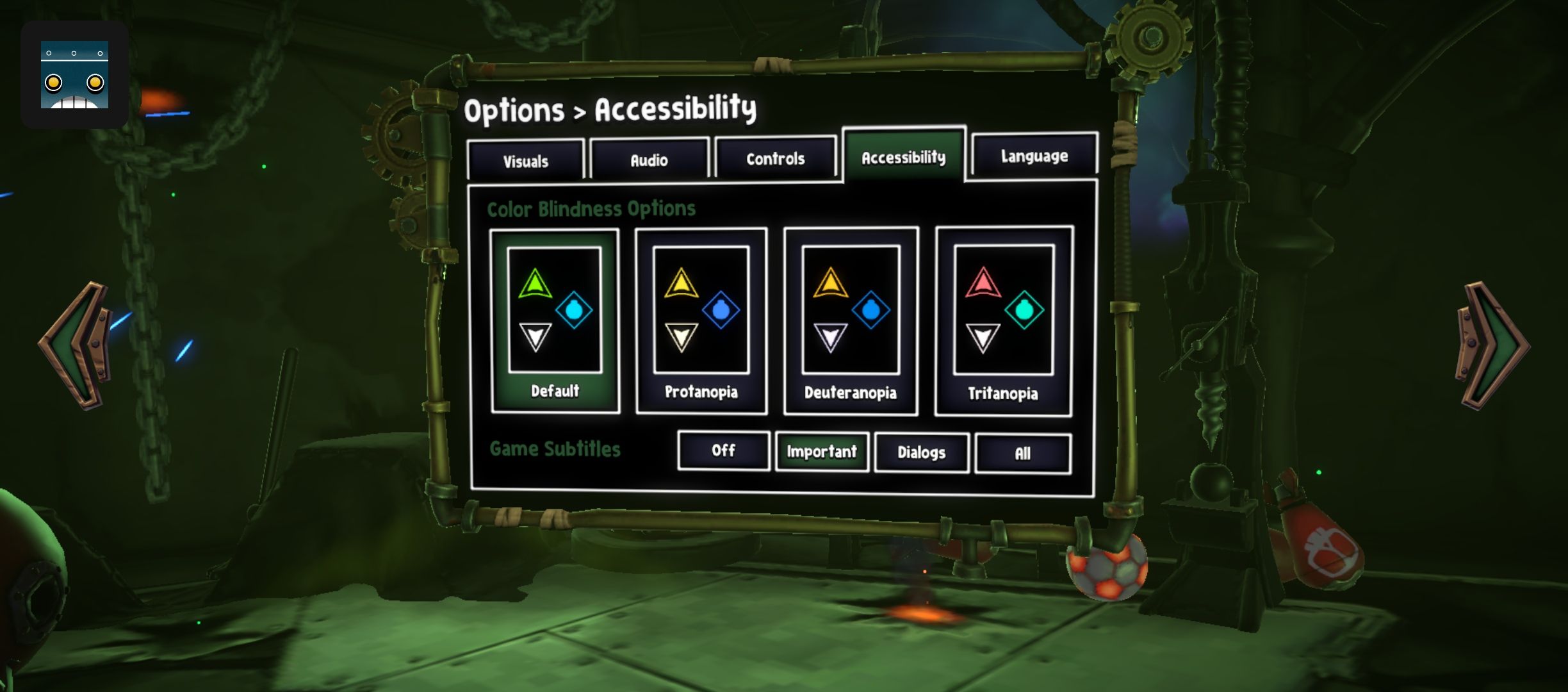The width and height of the screenshot is (1568, 692).
Task: Switch to the Visuals tab
Action: click(x=526, y=160)
